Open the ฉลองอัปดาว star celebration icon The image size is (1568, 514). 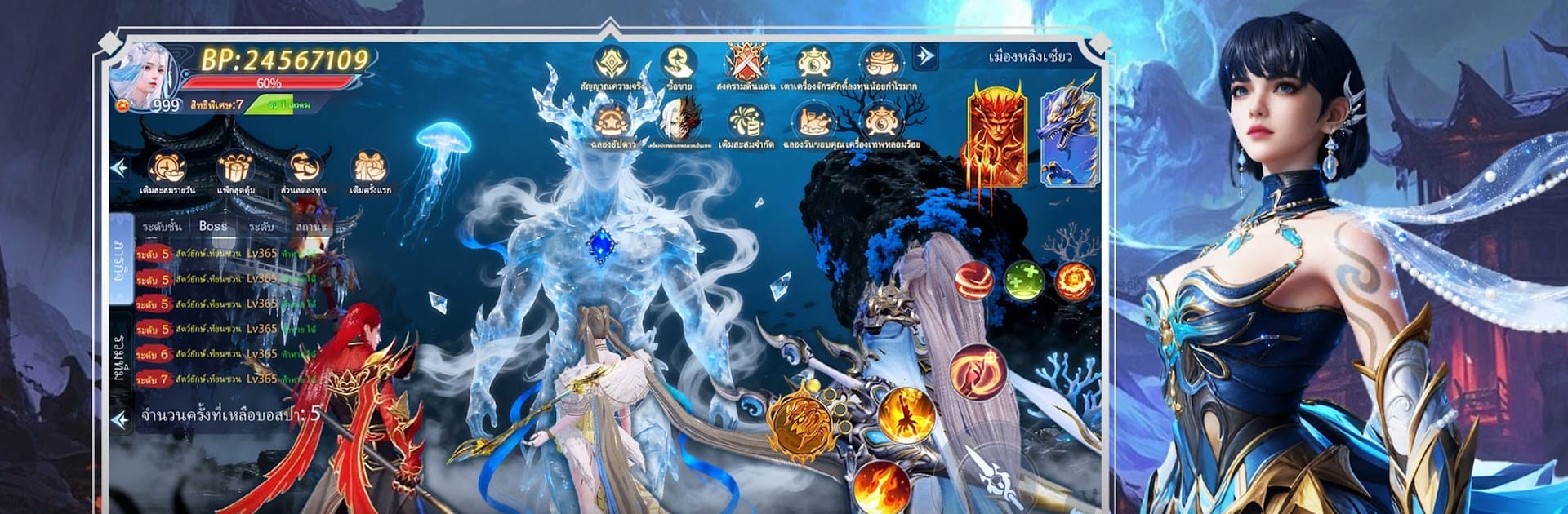click(x=611, y=124)
